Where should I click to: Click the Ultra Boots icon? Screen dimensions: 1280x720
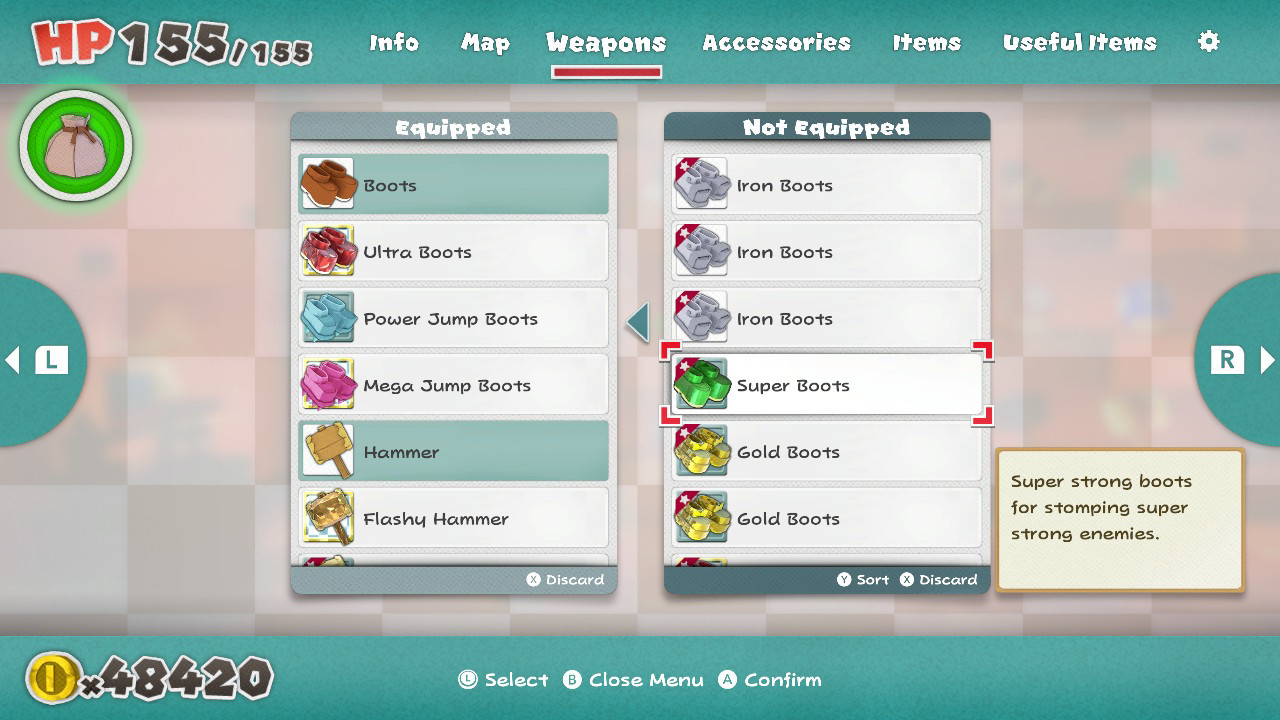[328, 251]
